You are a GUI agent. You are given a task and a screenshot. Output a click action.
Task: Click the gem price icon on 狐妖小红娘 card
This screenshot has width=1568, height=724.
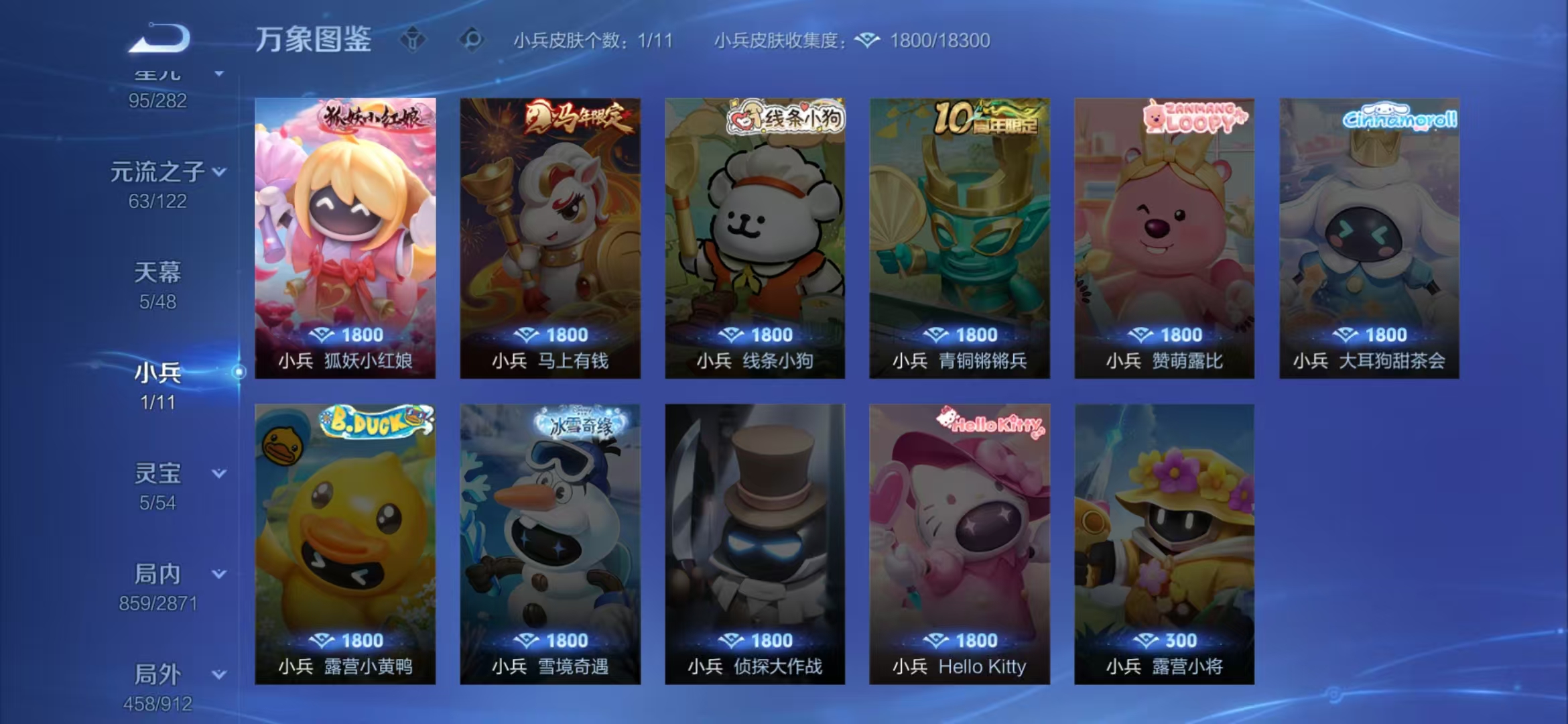pyautogui.click(x=324, y=334)
